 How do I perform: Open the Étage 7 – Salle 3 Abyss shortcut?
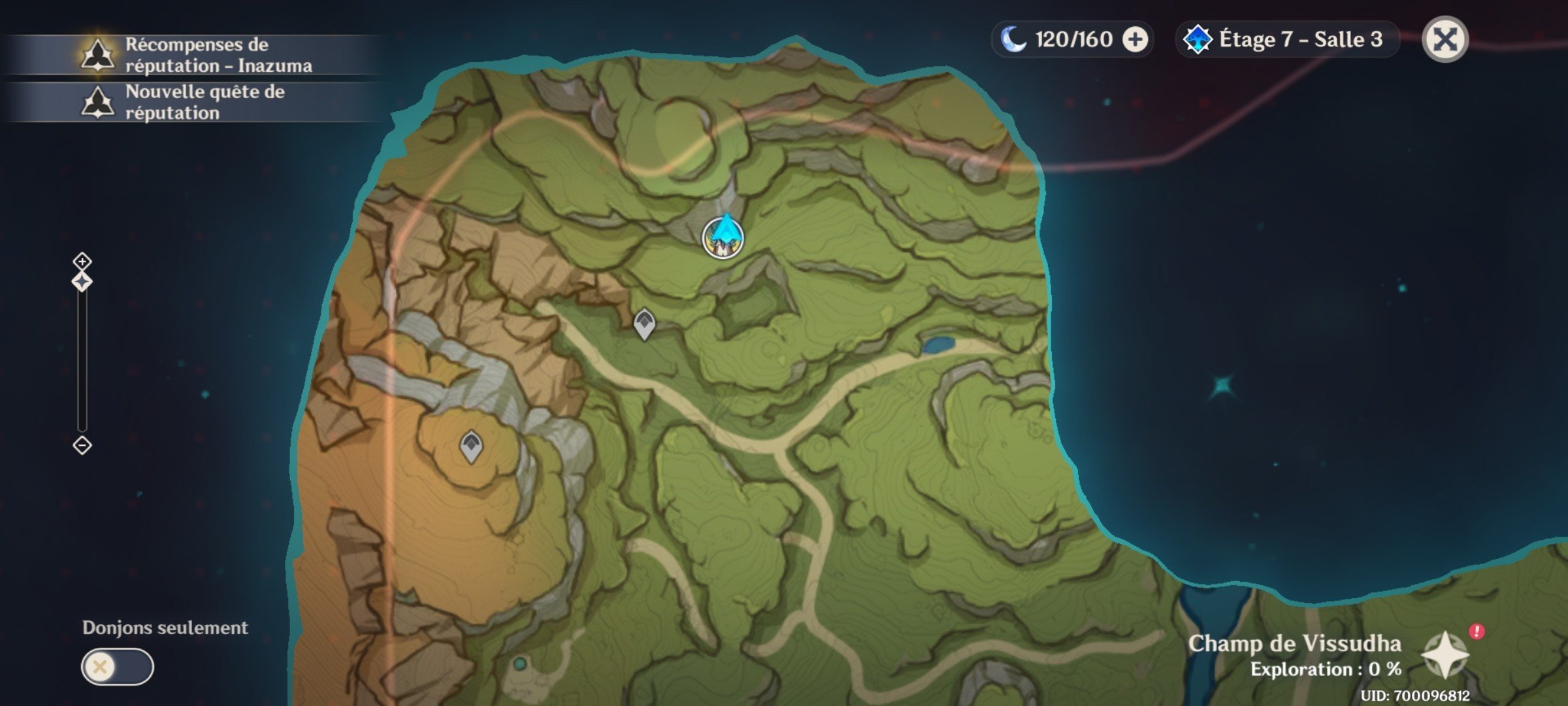click(1286, 40)
